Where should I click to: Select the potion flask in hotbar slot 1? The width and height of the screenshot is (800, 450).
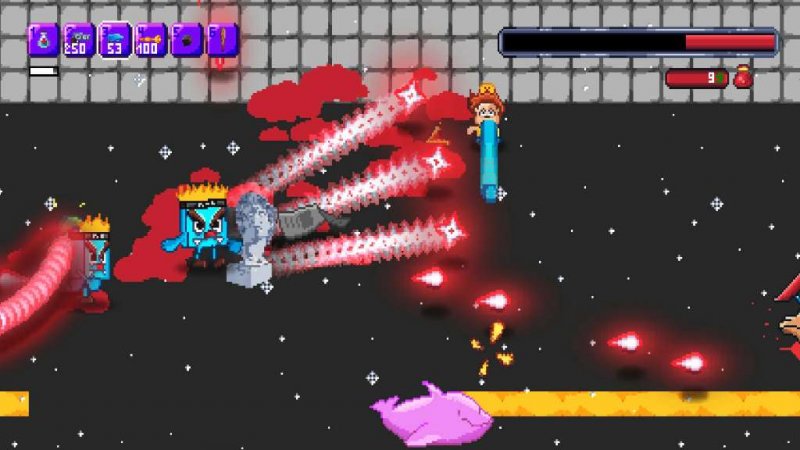[43, 41]
